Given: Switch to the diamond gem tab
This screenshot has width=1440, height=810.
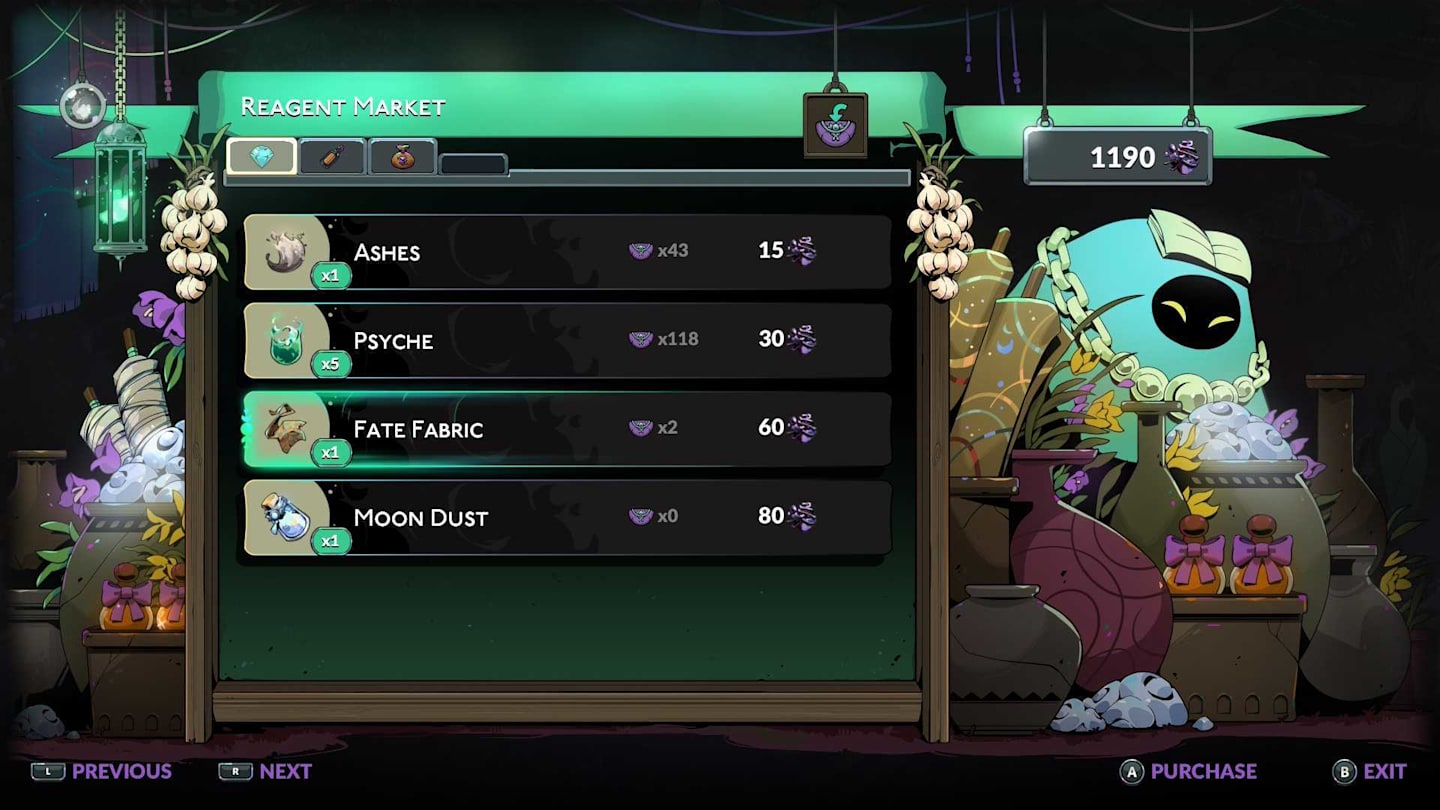Looking at the screenshot, I should pos(262,156).
